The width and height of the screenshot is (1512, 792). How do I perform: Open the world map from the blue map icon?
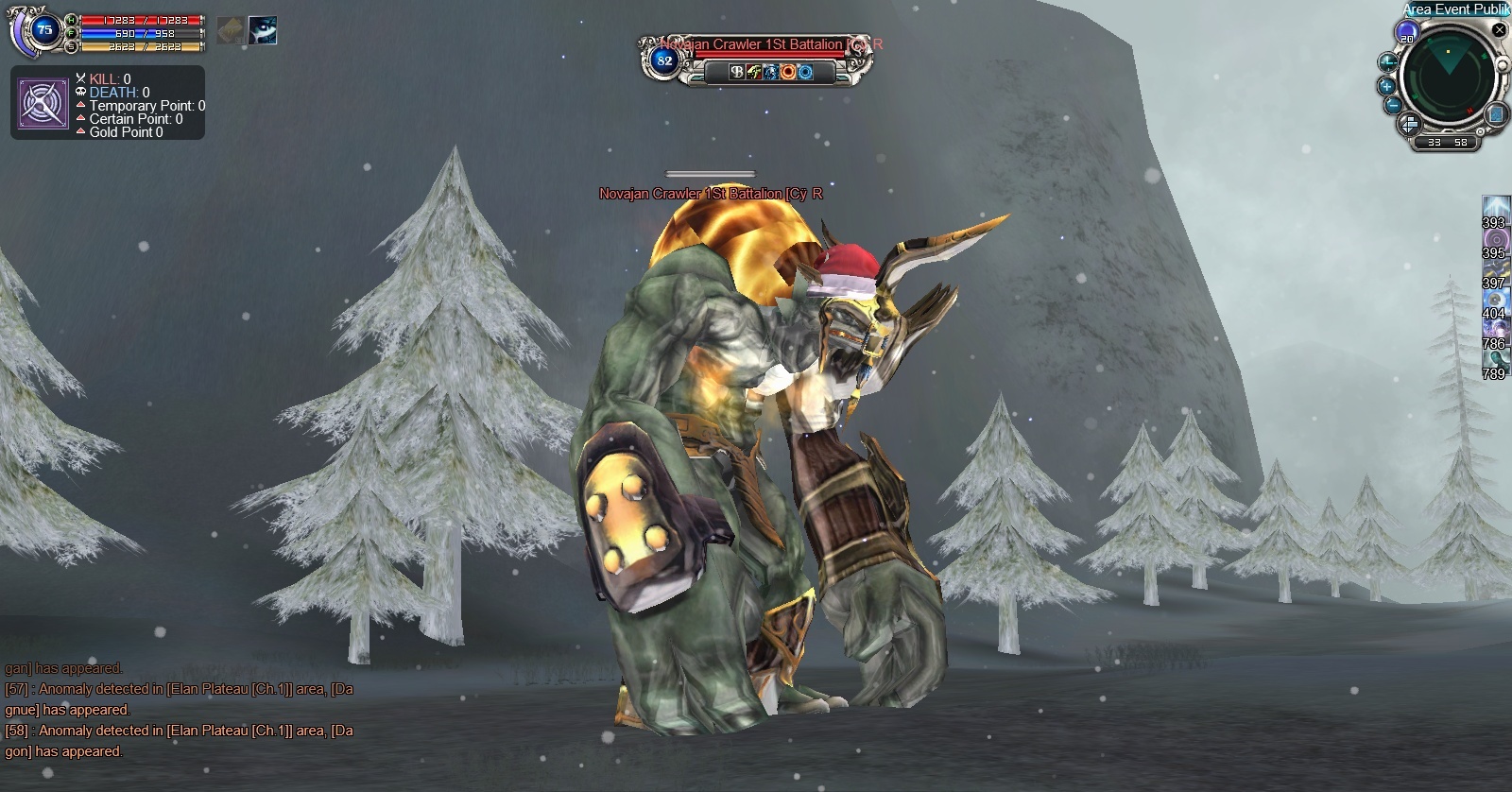tap(1496, 114)
